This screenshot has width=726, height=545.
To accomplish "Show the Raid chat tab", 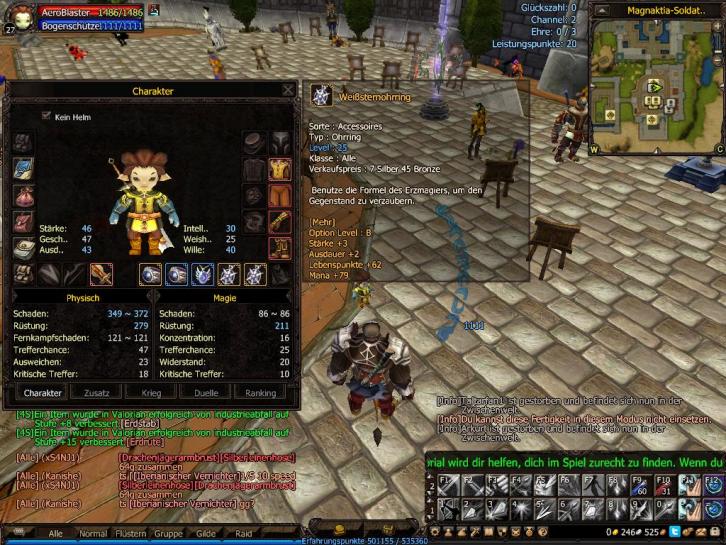I will (243, 534).
